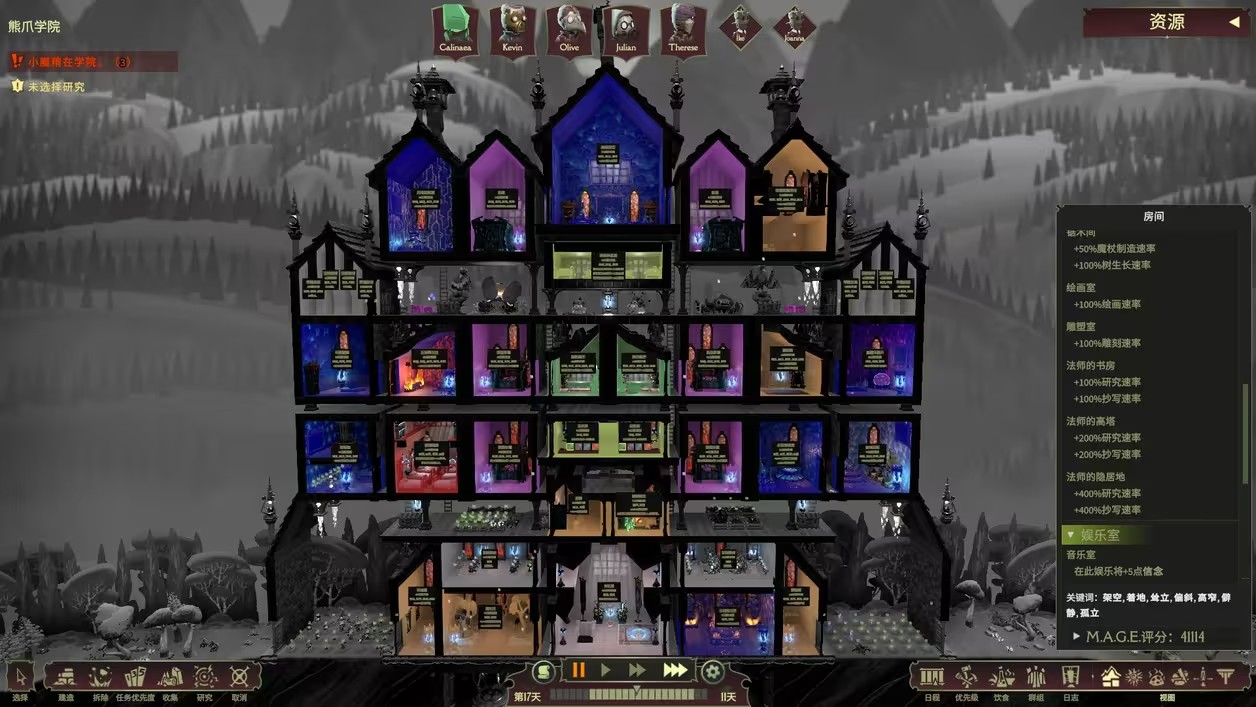
Task: Open the 日程 schedule panel
Action: 932,677
